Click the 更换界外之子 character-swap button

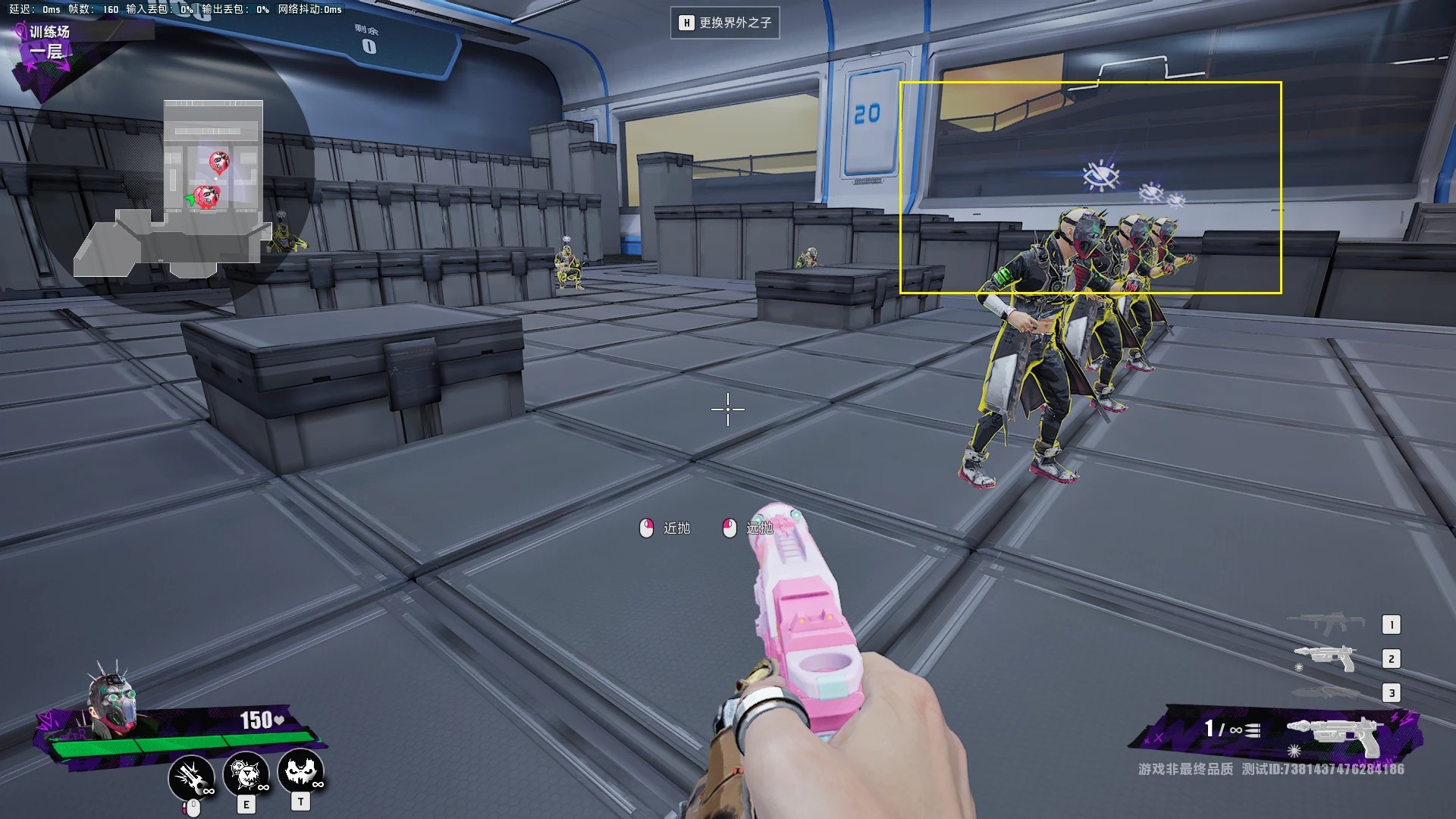coord(725,23)
